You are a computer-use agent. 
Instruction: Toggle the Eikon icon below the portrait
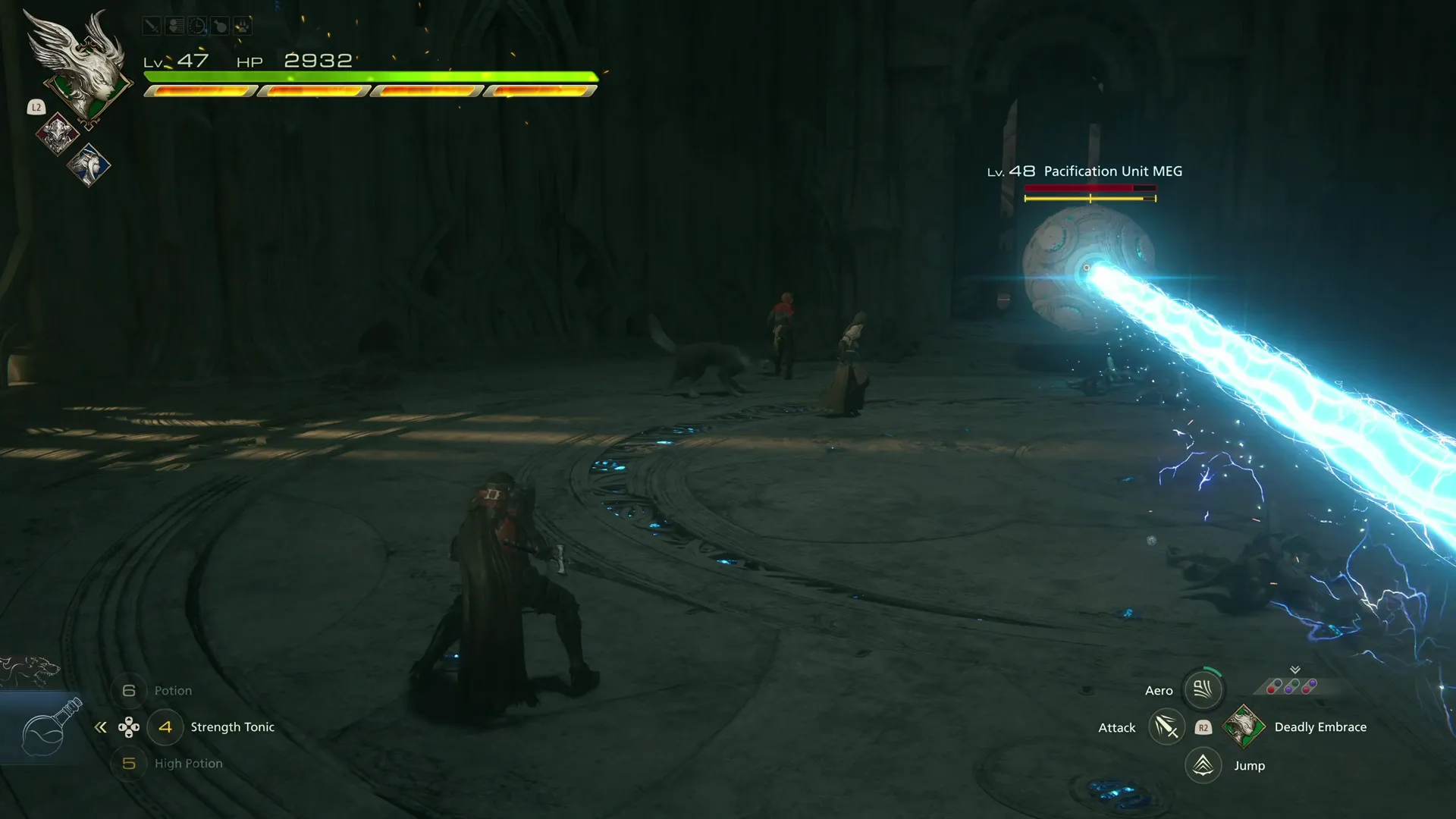pos(57,135)
